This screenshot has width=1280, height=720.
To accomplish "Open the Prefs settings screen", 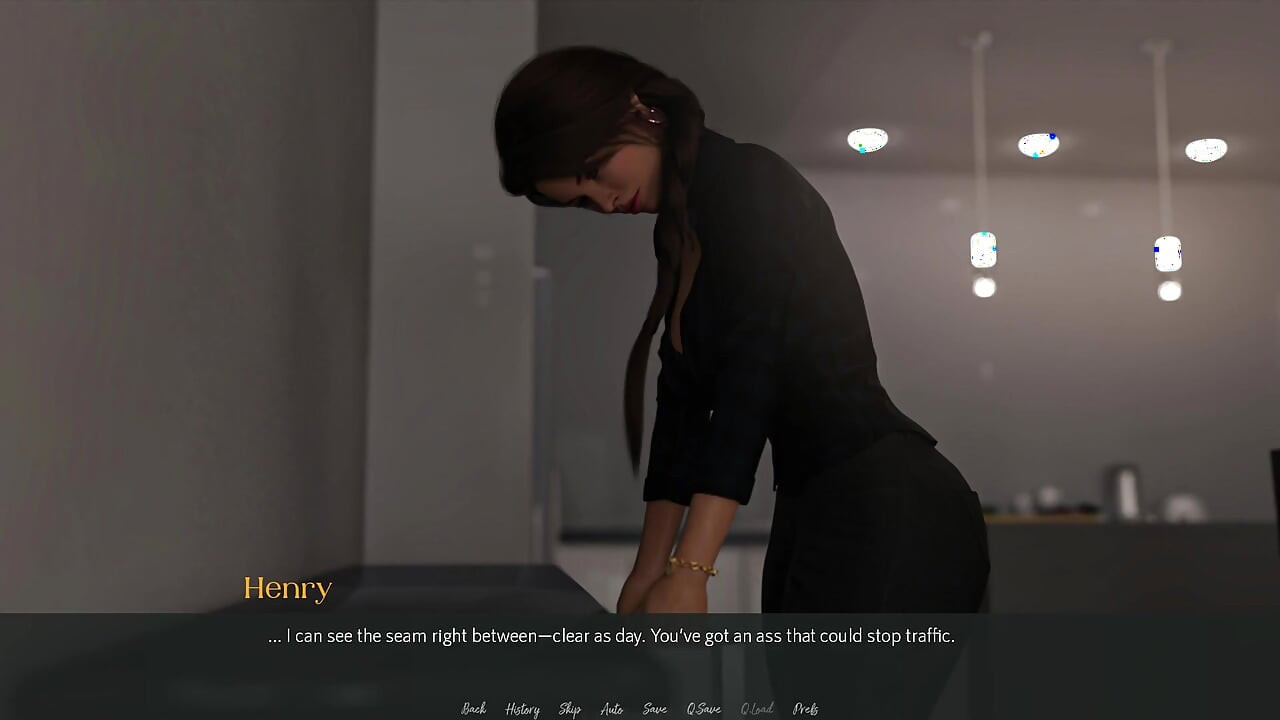I will pos(805,708).
